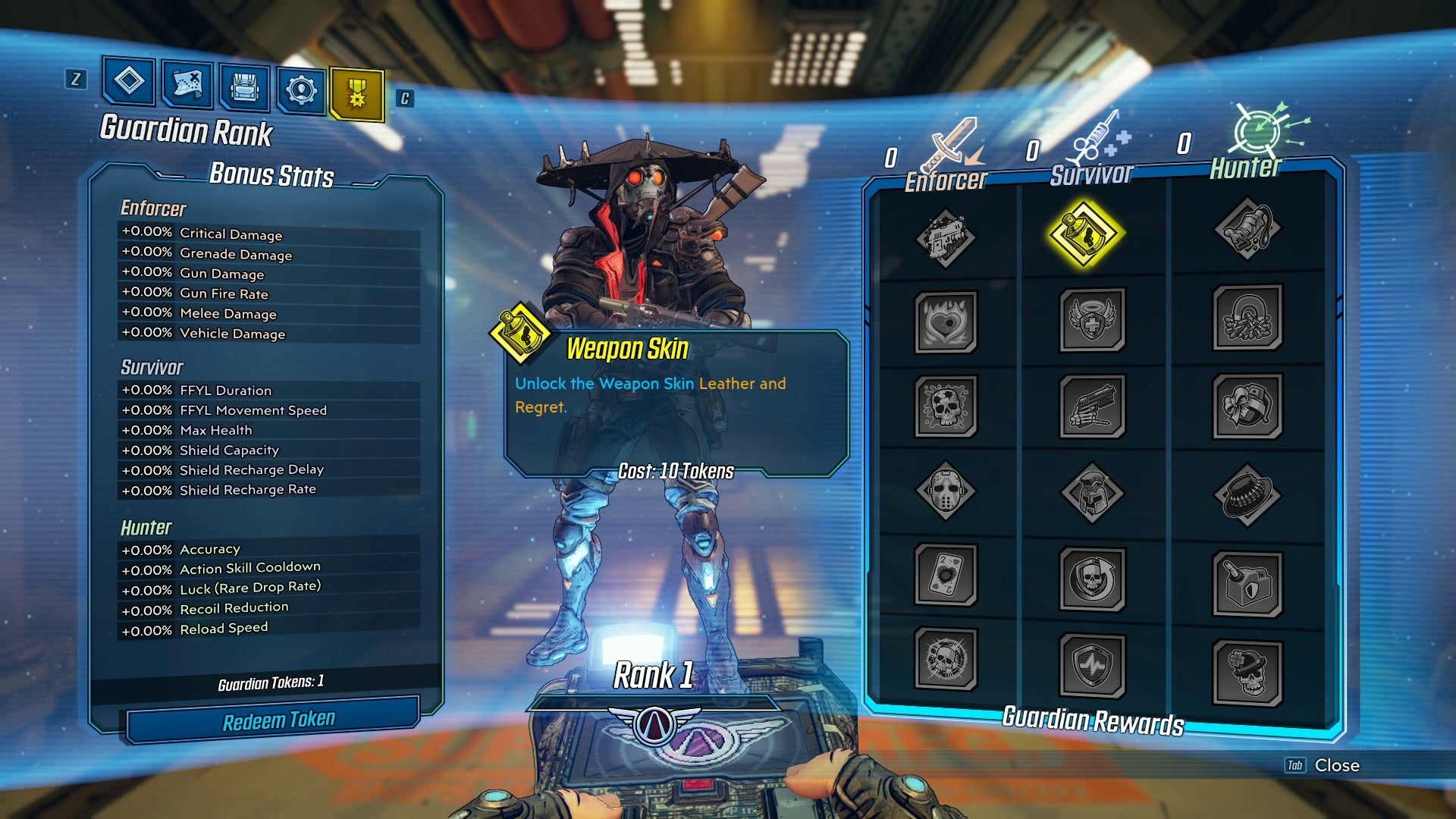Screen dimensions: 1456x819
Task: Choose the skull with circular arrow reward
Action: (x=1092, y=579)
